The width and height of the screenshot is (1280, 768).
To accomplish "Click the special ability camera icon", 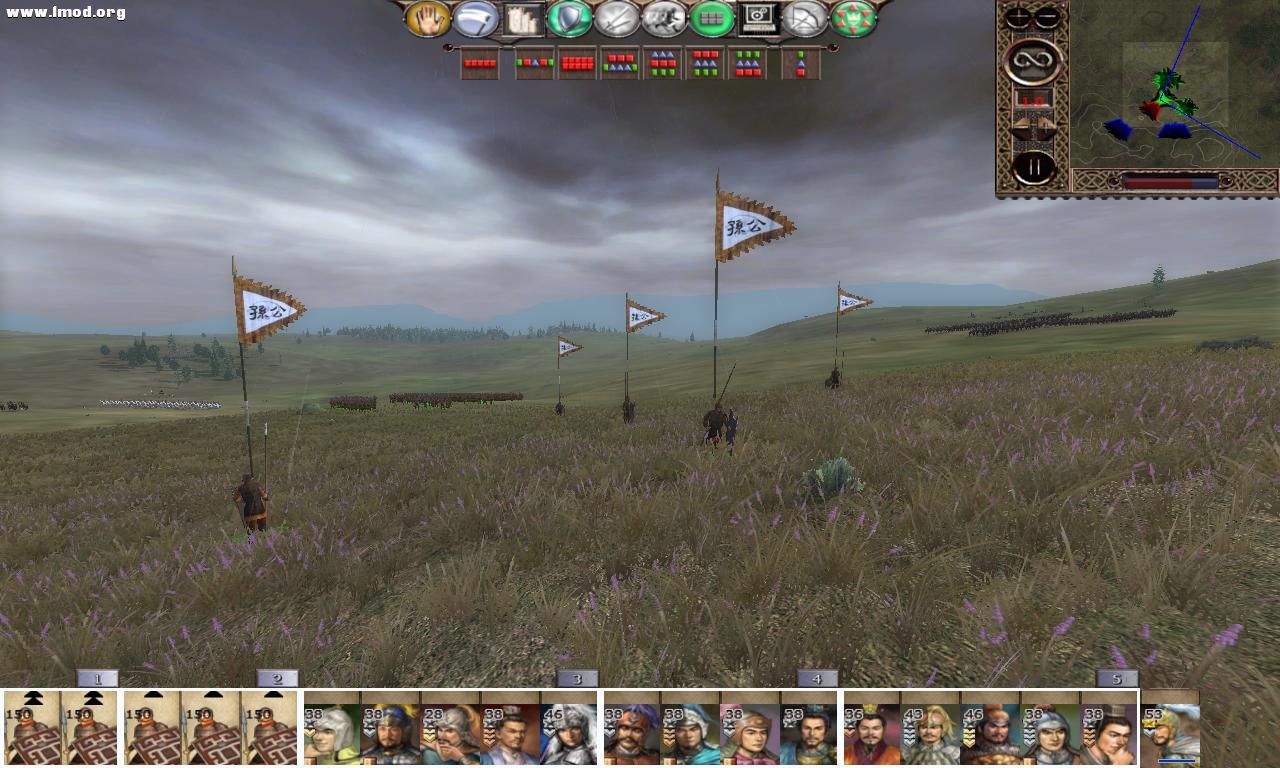I will pyautogui.click(x=758, y=19).
